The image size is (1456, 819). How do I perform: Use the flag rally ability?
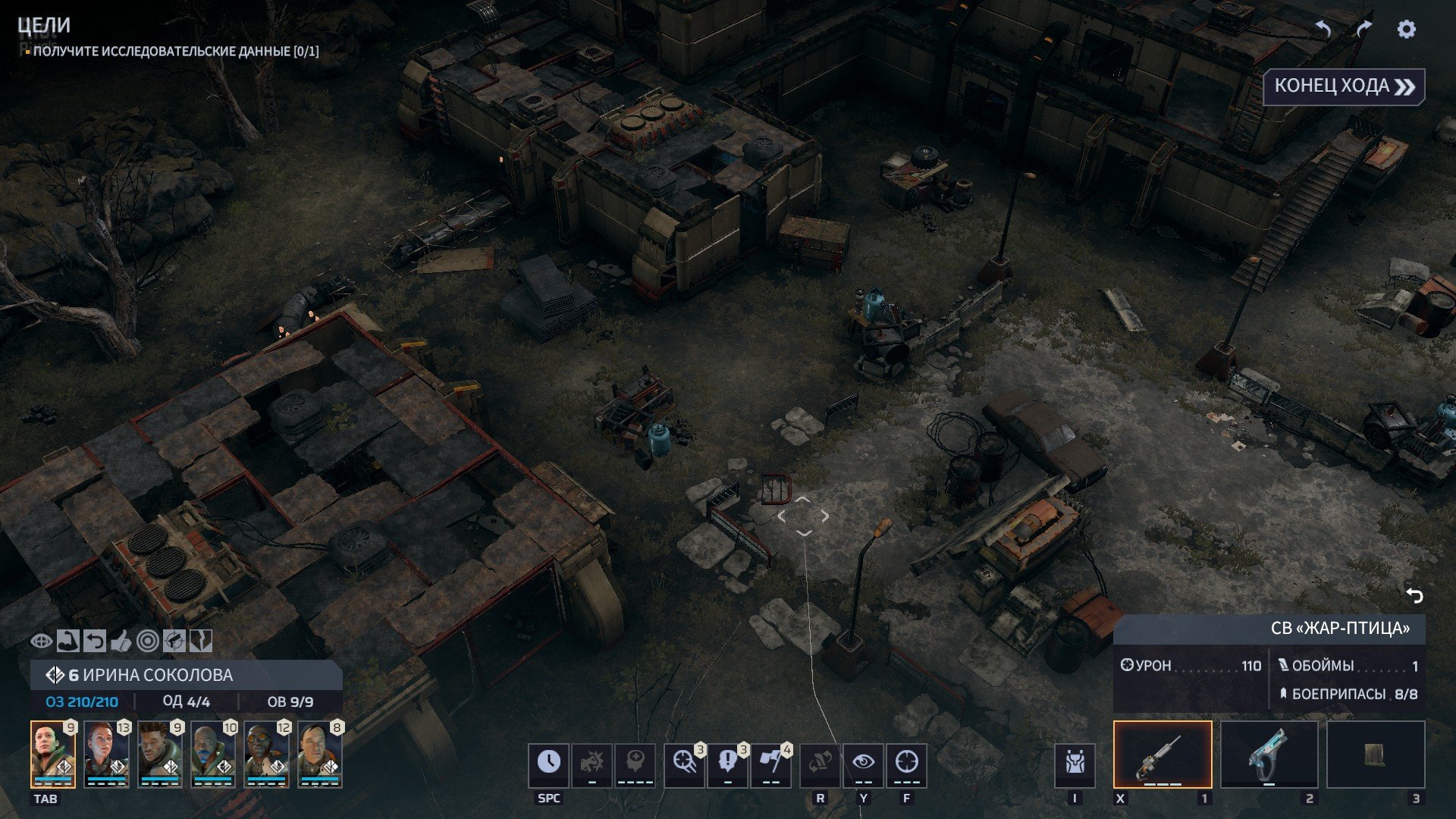click(x=771, y=764)
